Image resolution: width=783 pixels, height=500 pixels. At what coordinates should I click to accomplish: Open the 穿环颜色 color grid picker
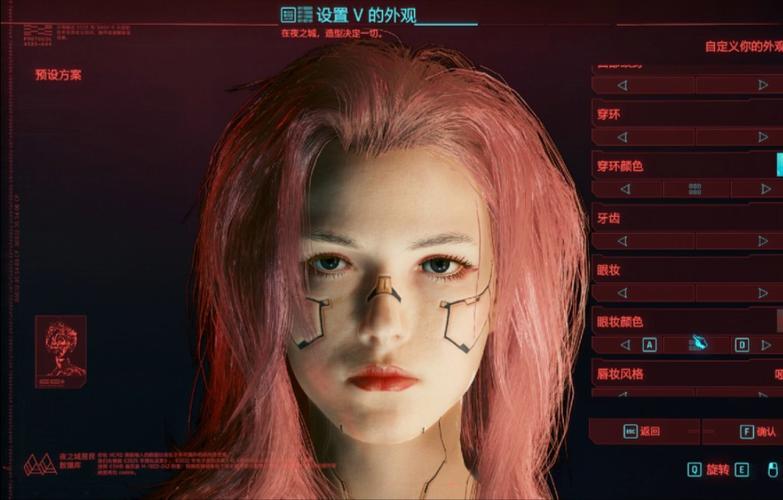pyautogui.click(x=695, y=189)
